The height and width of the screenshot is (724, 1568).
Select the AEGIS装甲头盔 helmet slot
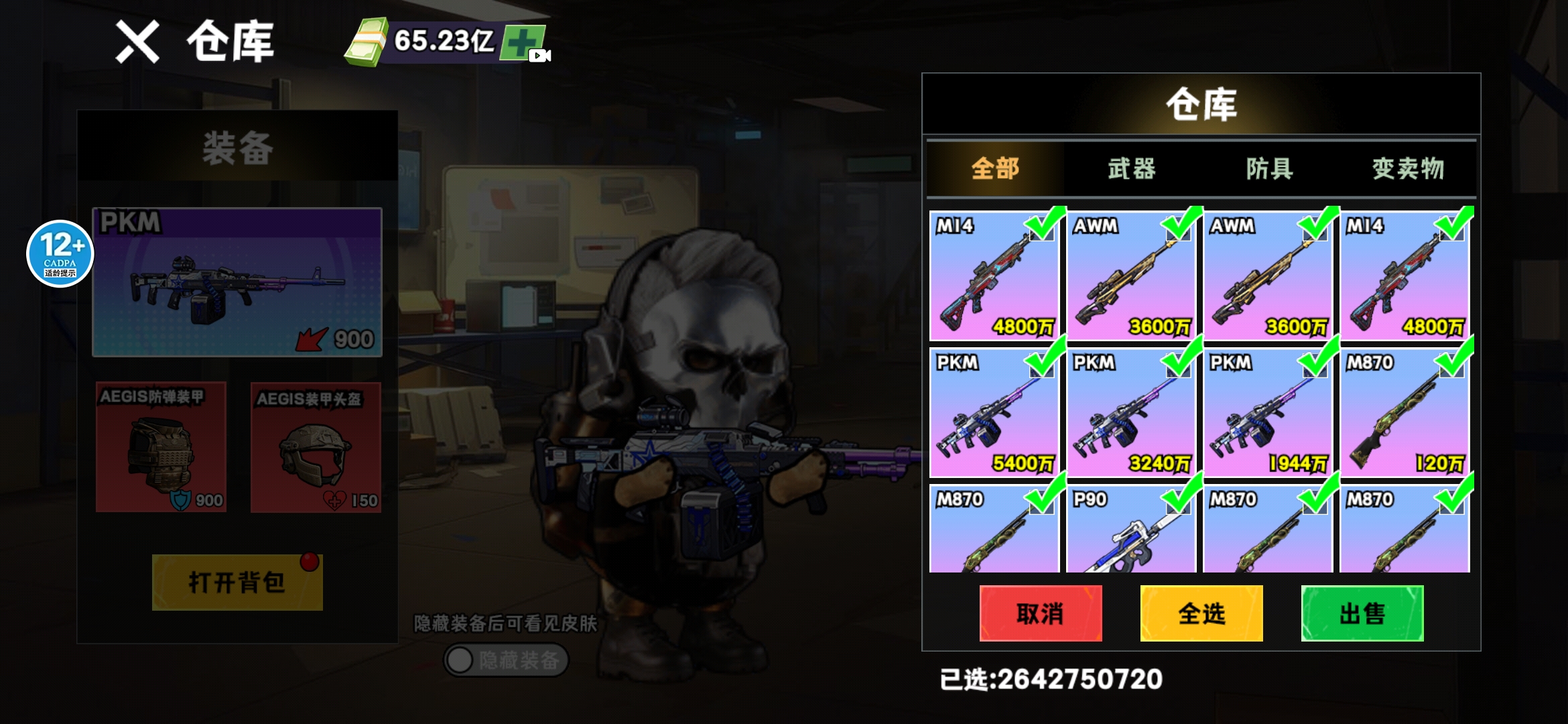click(x=316, y=447)
